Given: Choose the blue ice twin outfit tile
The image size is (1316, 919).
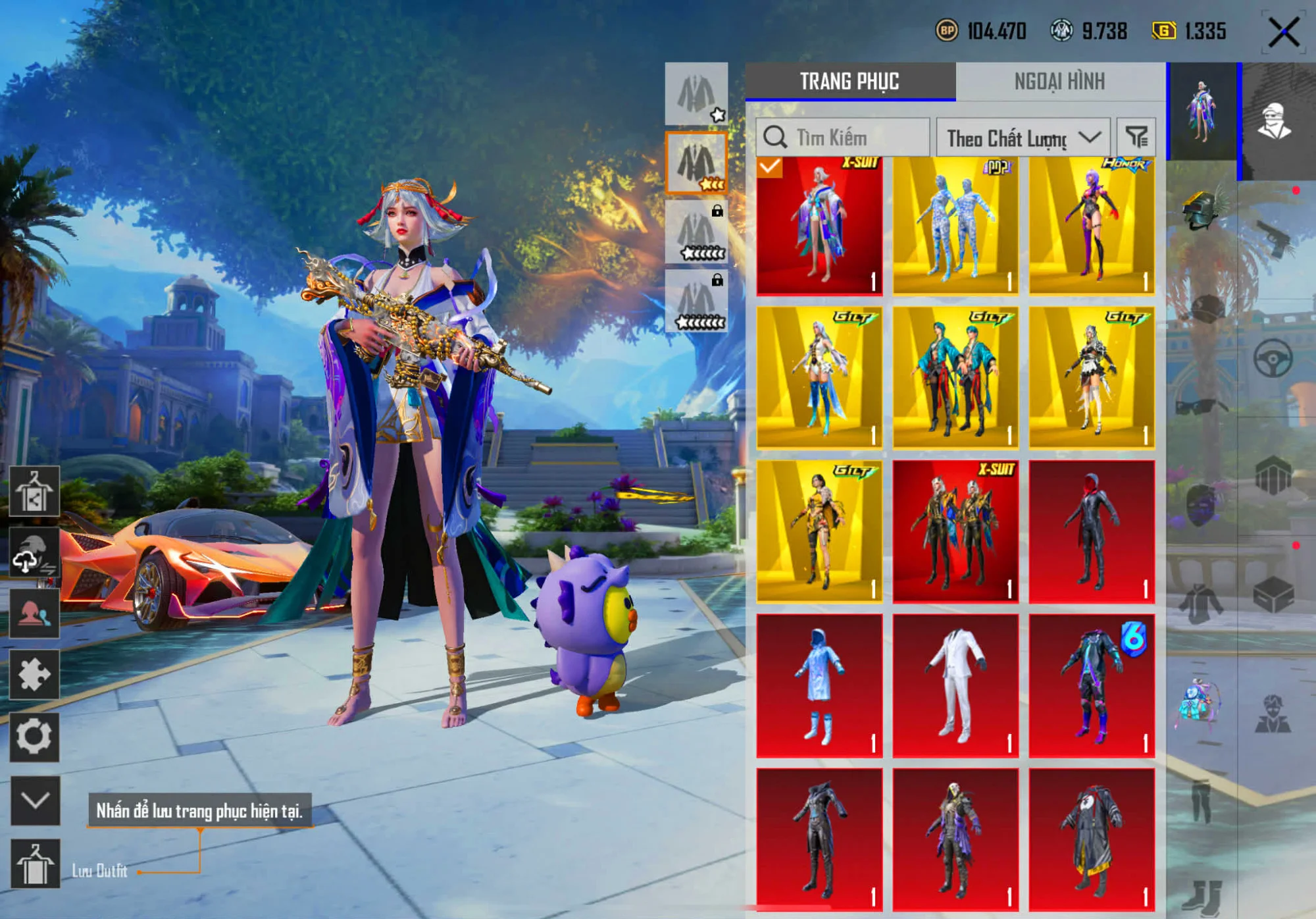Looking at the screenshot, I should (x=955, y=225).
